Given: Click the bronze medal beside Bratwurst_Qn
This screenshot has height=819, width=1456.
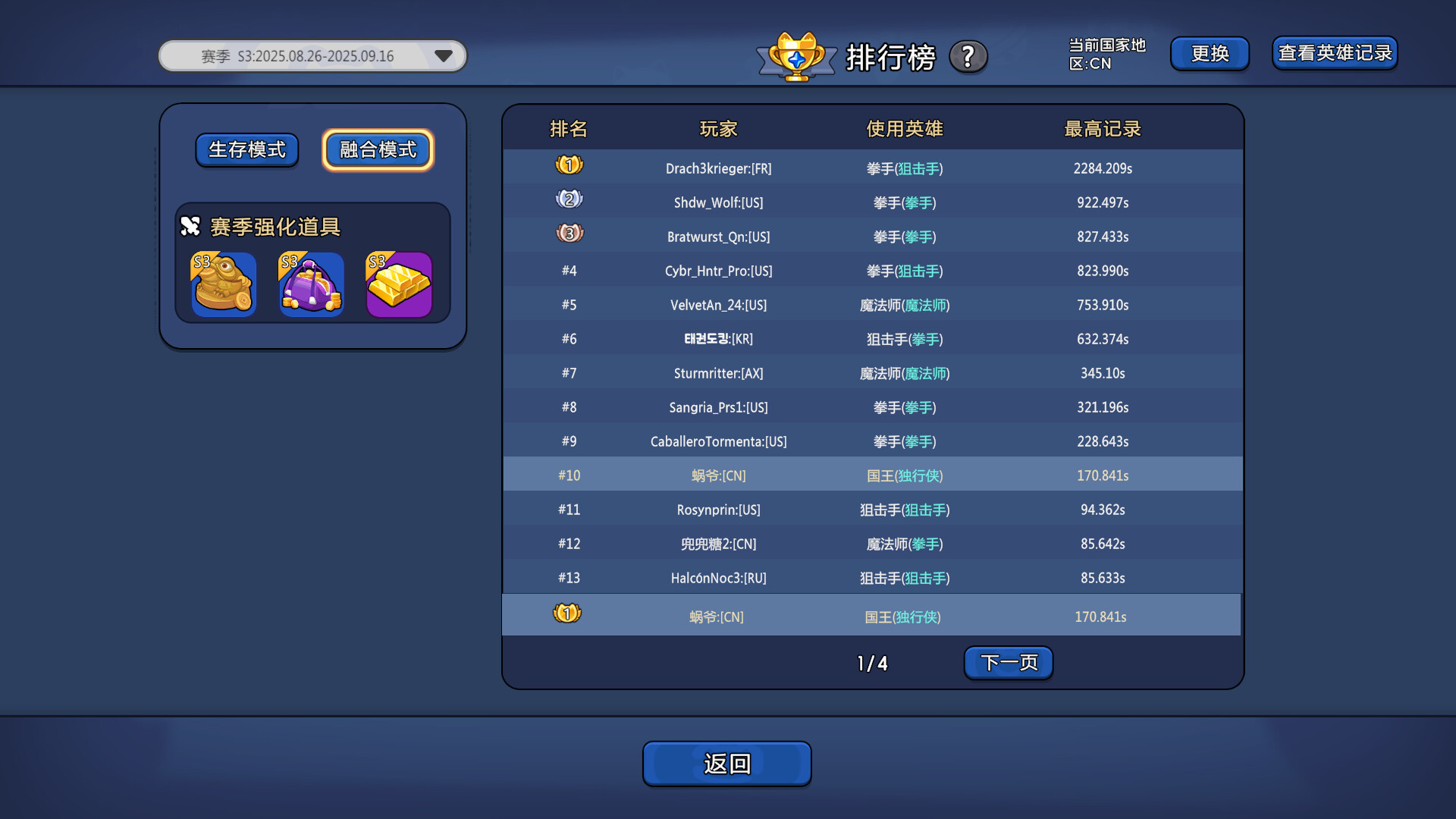Looking at the screenshot, I should pos(570,233).
